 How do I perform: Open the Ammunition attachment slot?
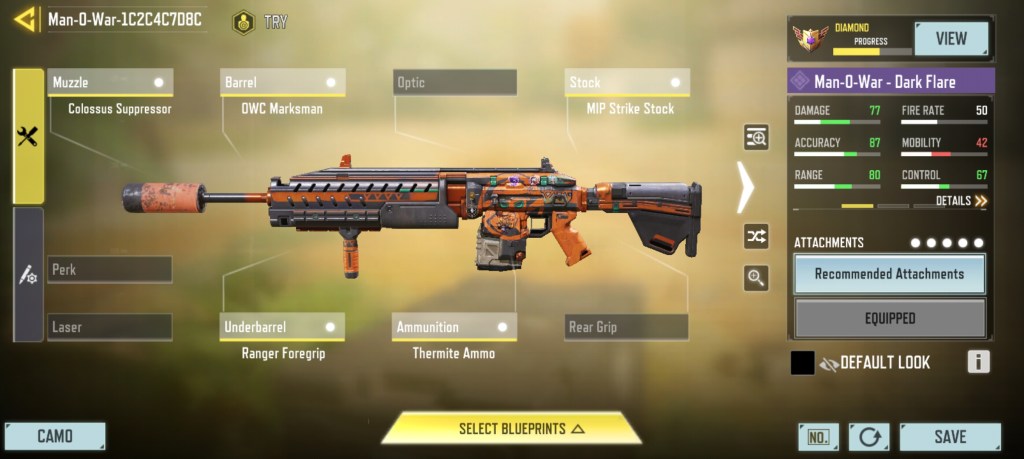[x=455, y=327]
